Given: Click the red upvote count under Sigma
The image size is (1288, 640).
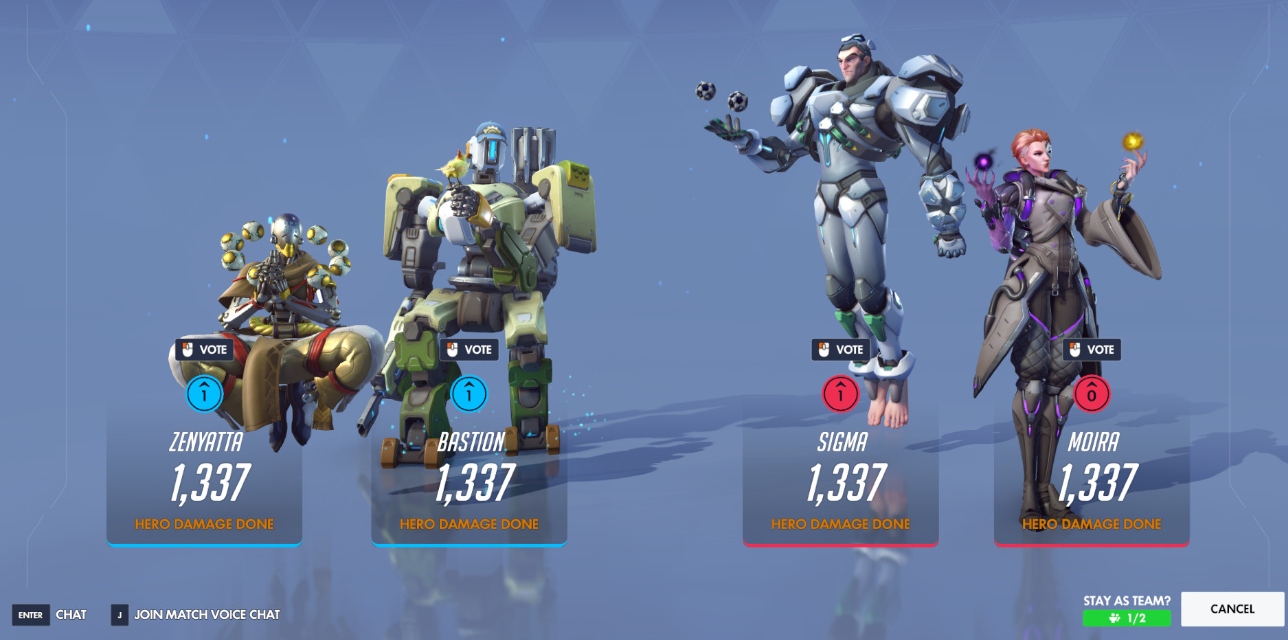Looking at the screenshot, I should tap(840, 395).
